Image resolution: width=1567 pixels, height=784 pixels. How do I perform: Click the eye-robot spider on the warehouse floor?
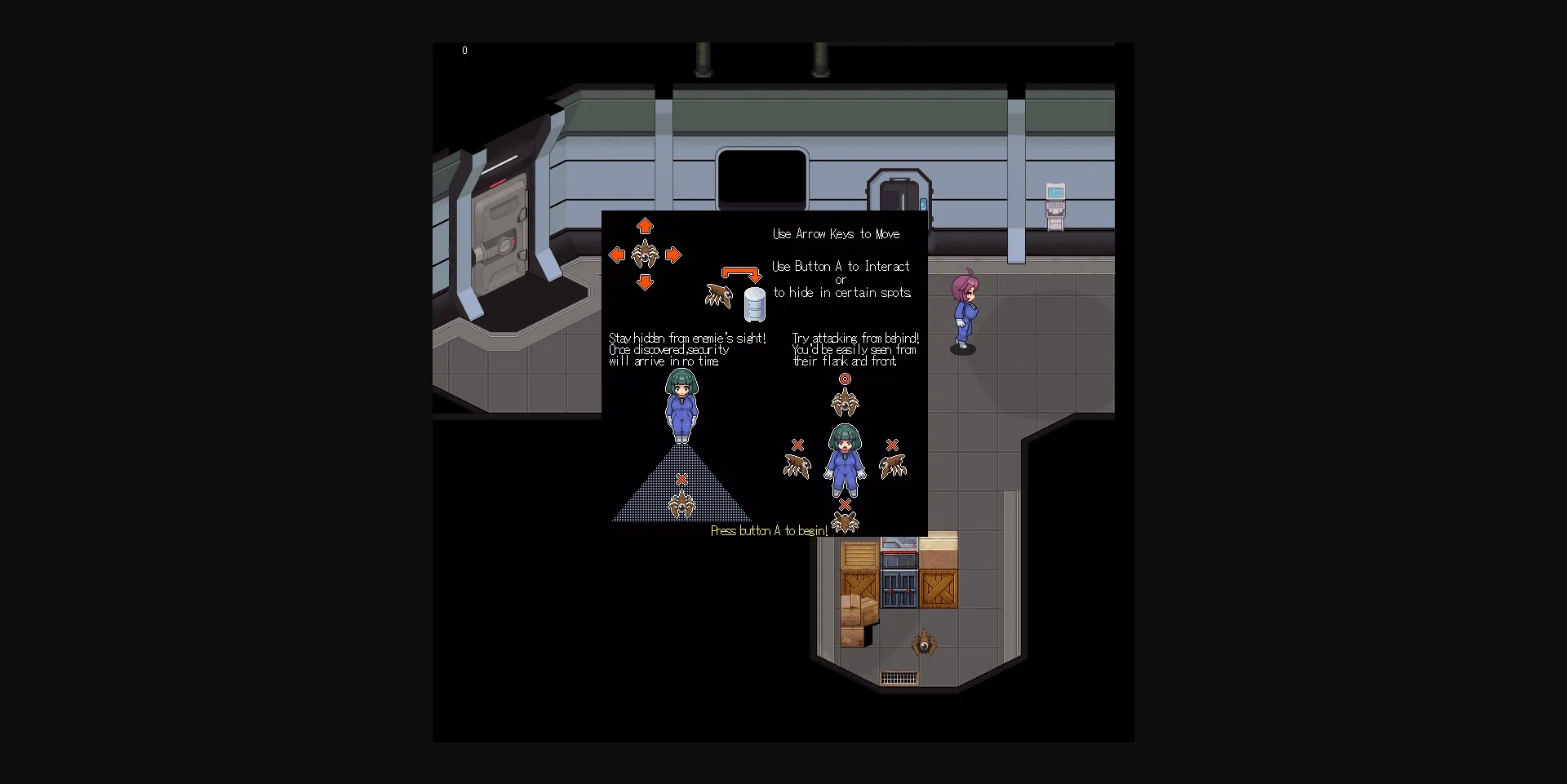[925, 644]
